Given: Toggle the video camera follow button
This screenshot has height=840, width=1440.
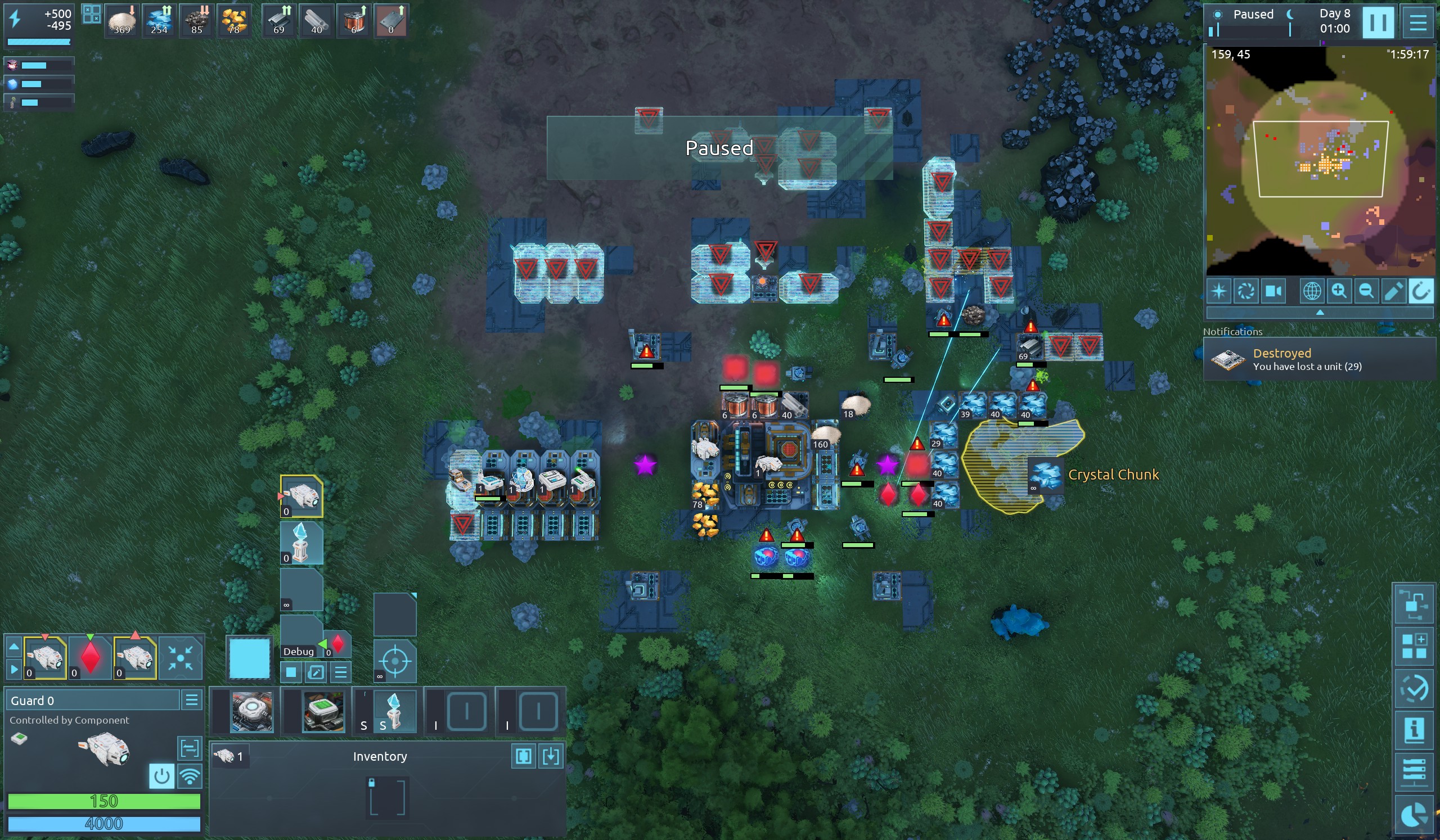Looking at the screenshot, I should (1273, 291).
